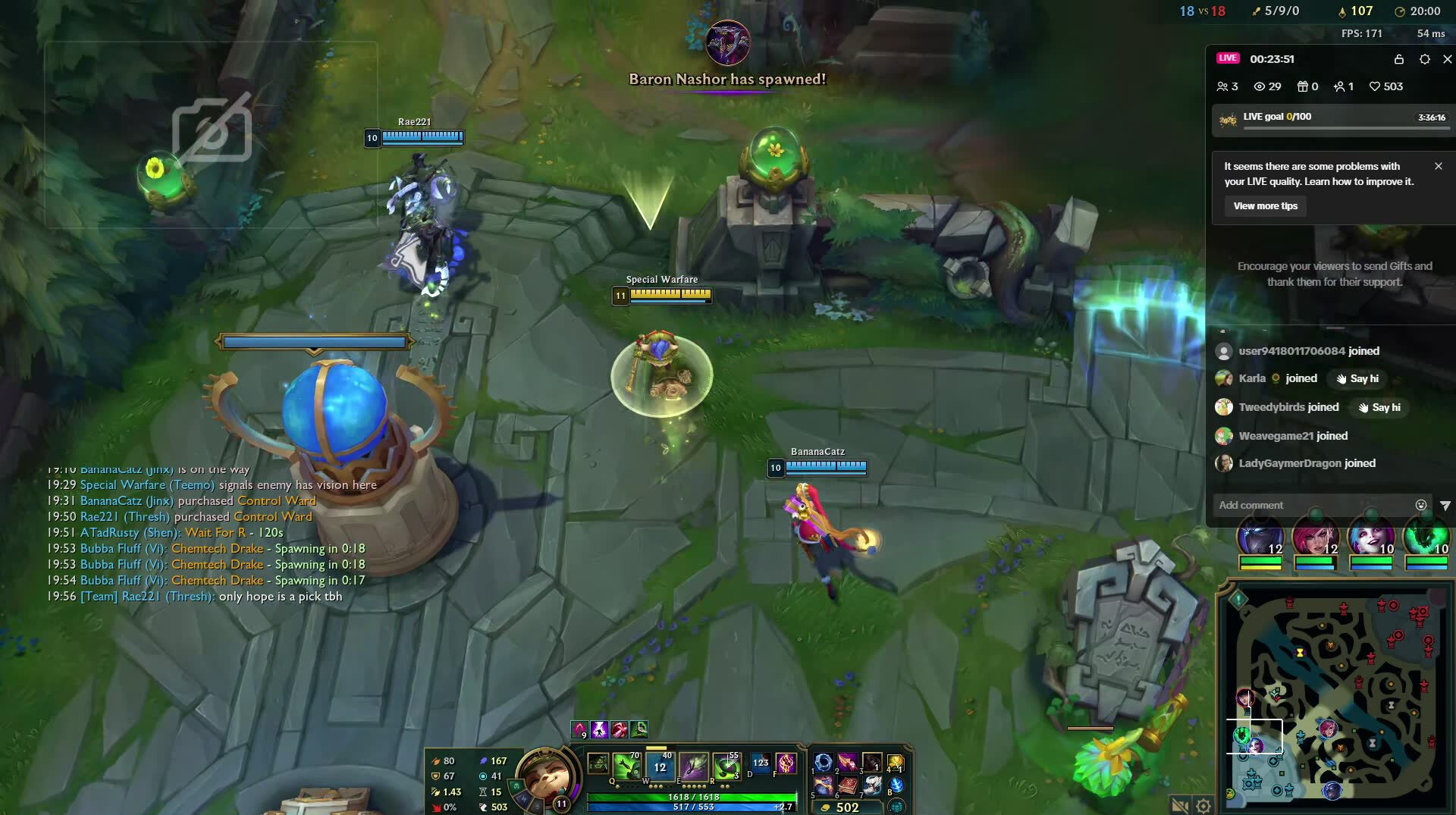Select Shen's teammate portrait
The image size is (1456, 815).
(x=1260, y=538)
